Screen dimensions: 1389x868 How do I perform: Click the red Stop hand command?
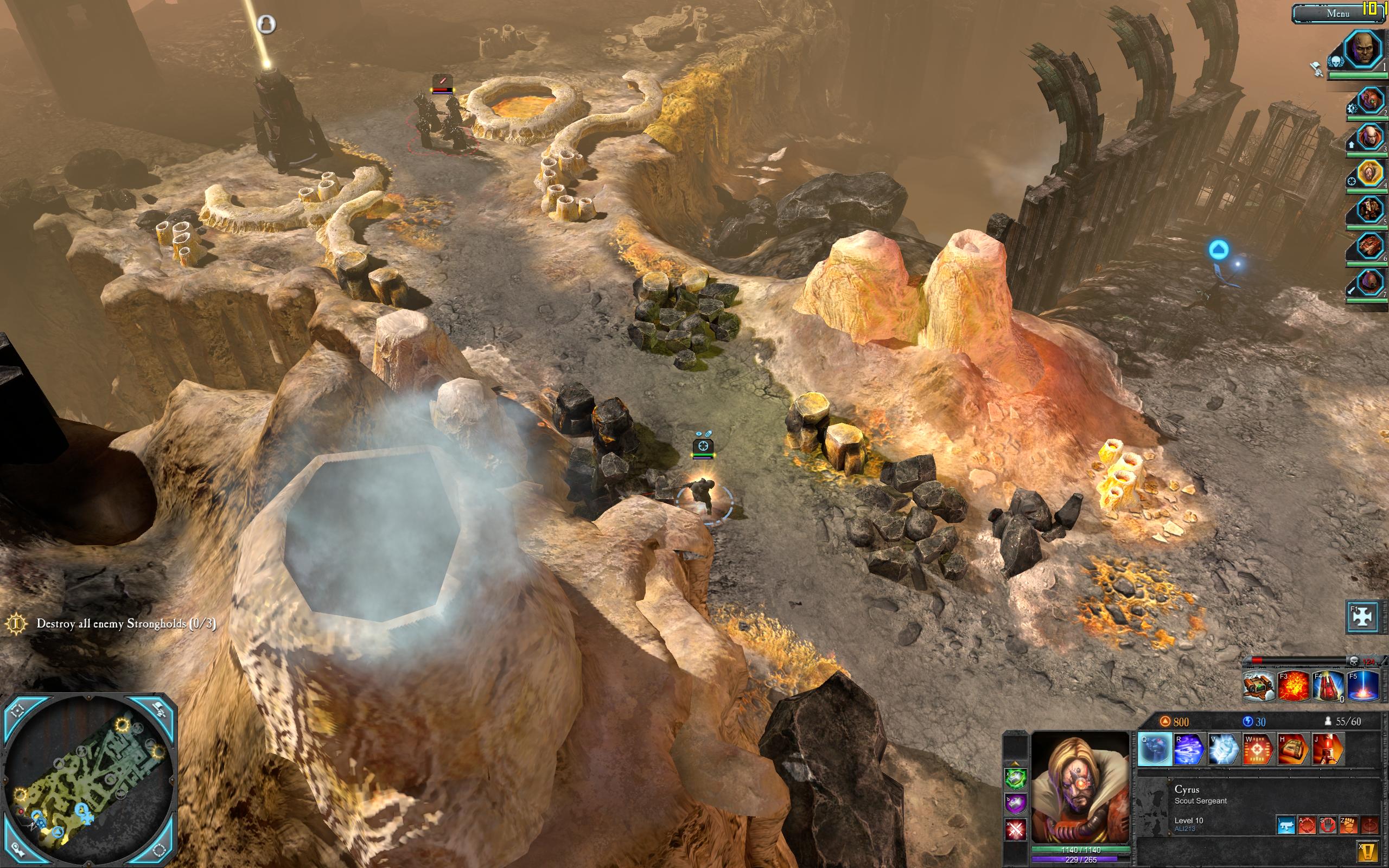pyautogui.click(x=1328, y=826)
